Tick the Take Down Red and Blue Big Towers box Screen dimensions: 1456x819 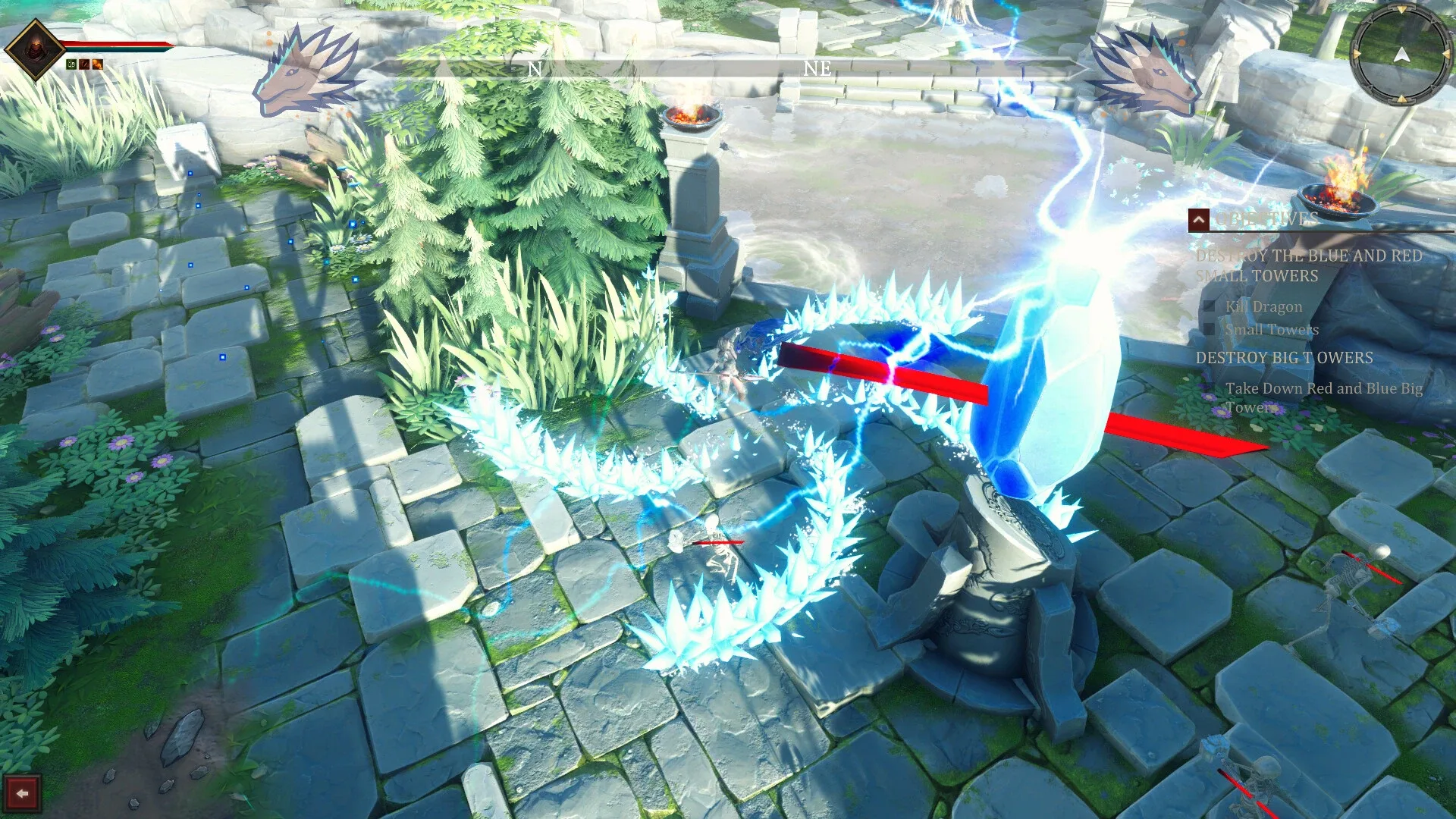click(1209, 389)
